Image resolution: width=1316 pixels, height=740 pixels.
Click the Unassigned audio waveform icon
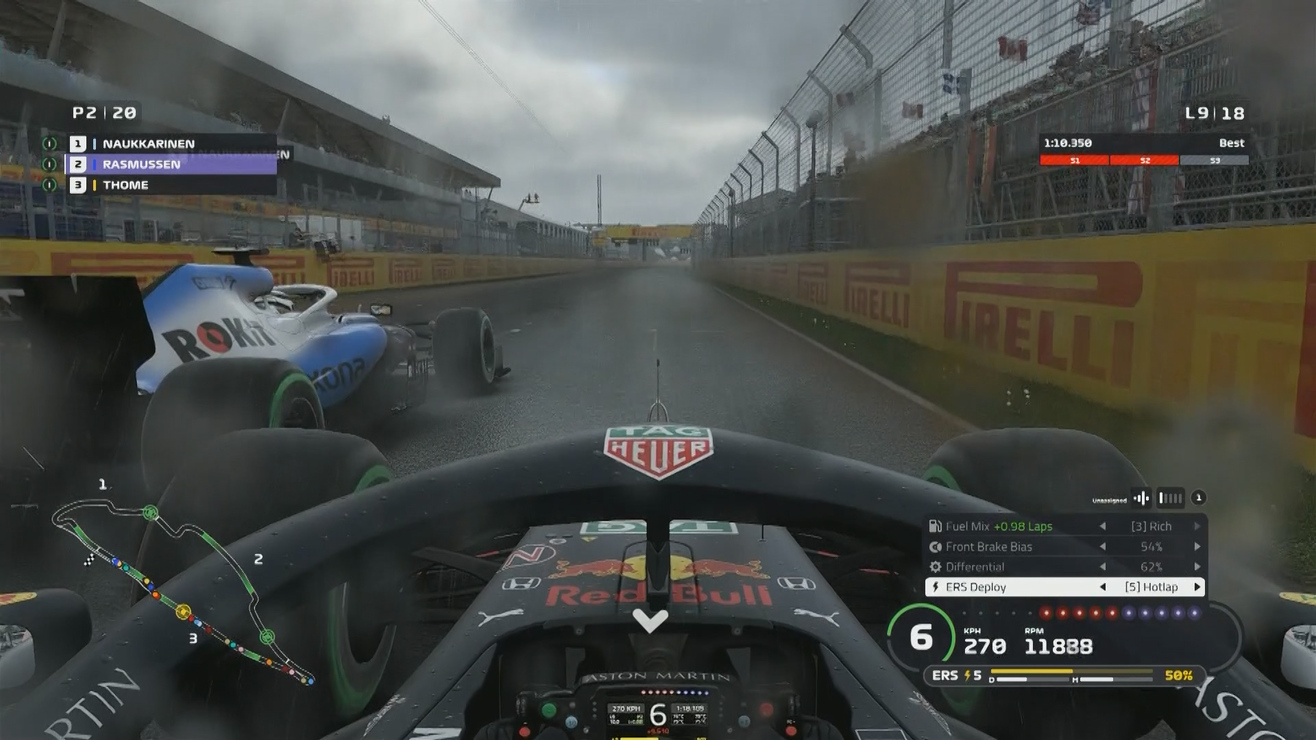1141,497
